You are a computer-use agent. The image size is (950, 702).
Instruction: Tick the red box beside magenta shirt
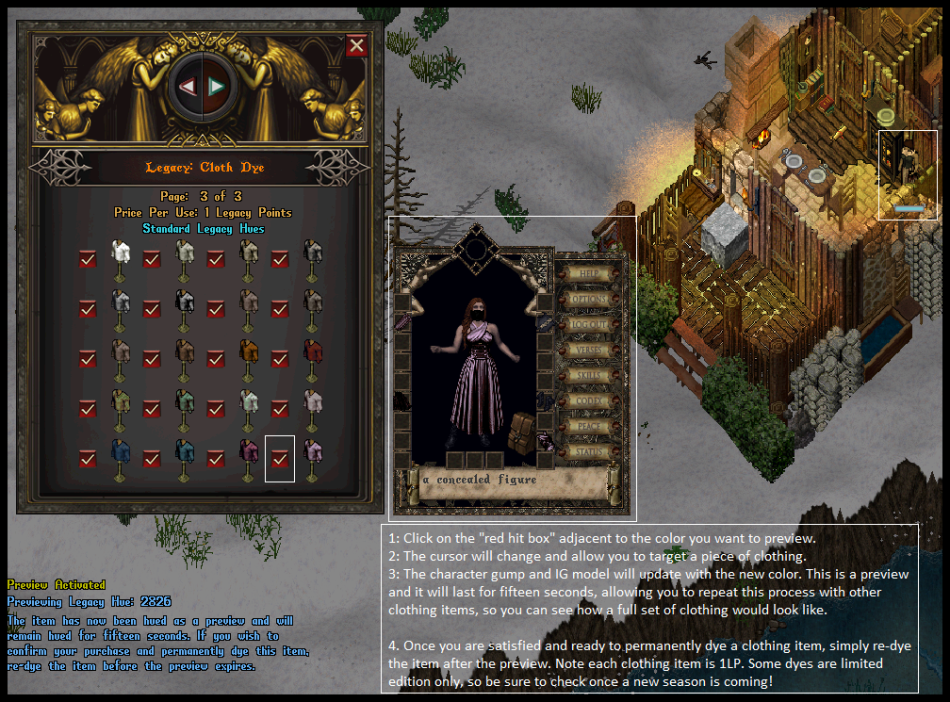tap(216, 458)
